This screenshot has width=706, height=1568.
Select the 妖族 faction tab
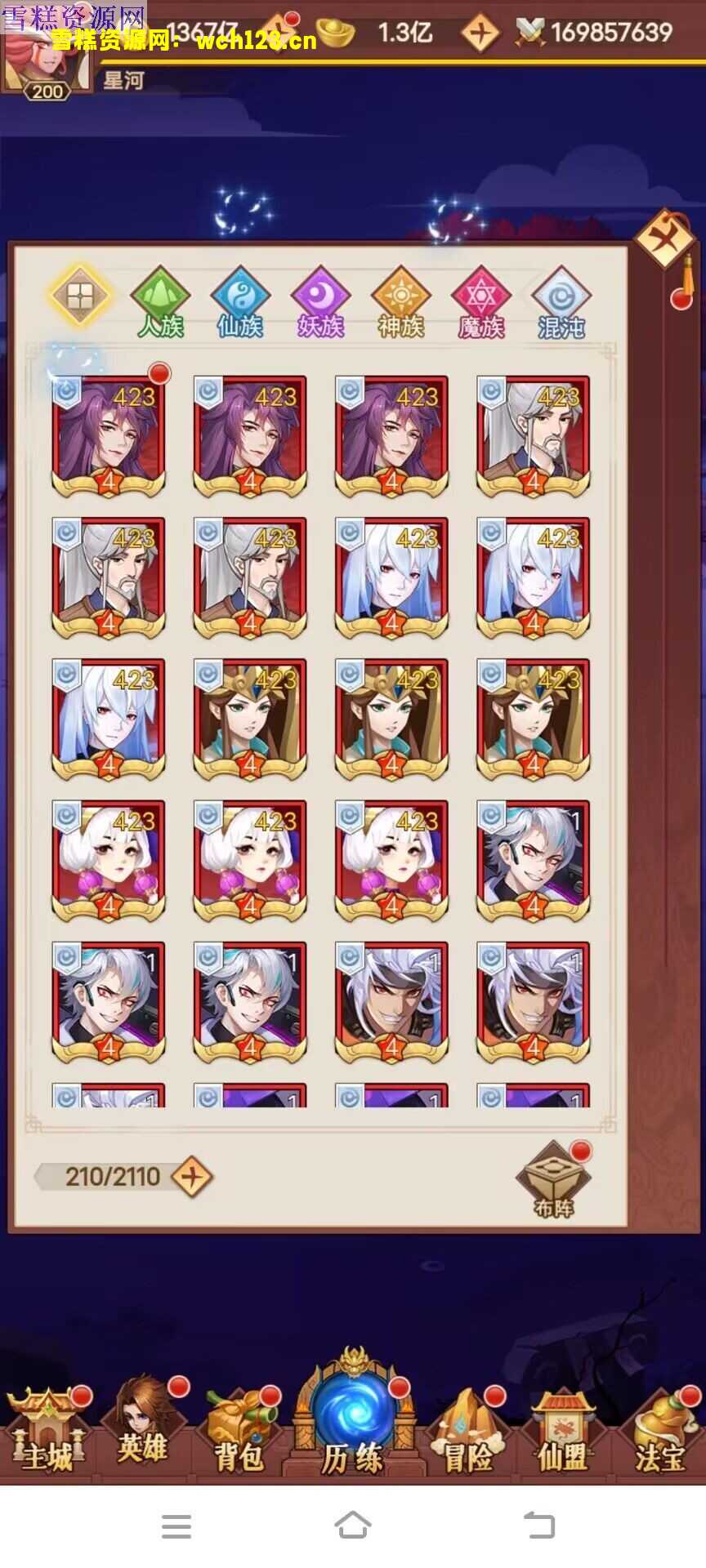[x=320, y=302]
